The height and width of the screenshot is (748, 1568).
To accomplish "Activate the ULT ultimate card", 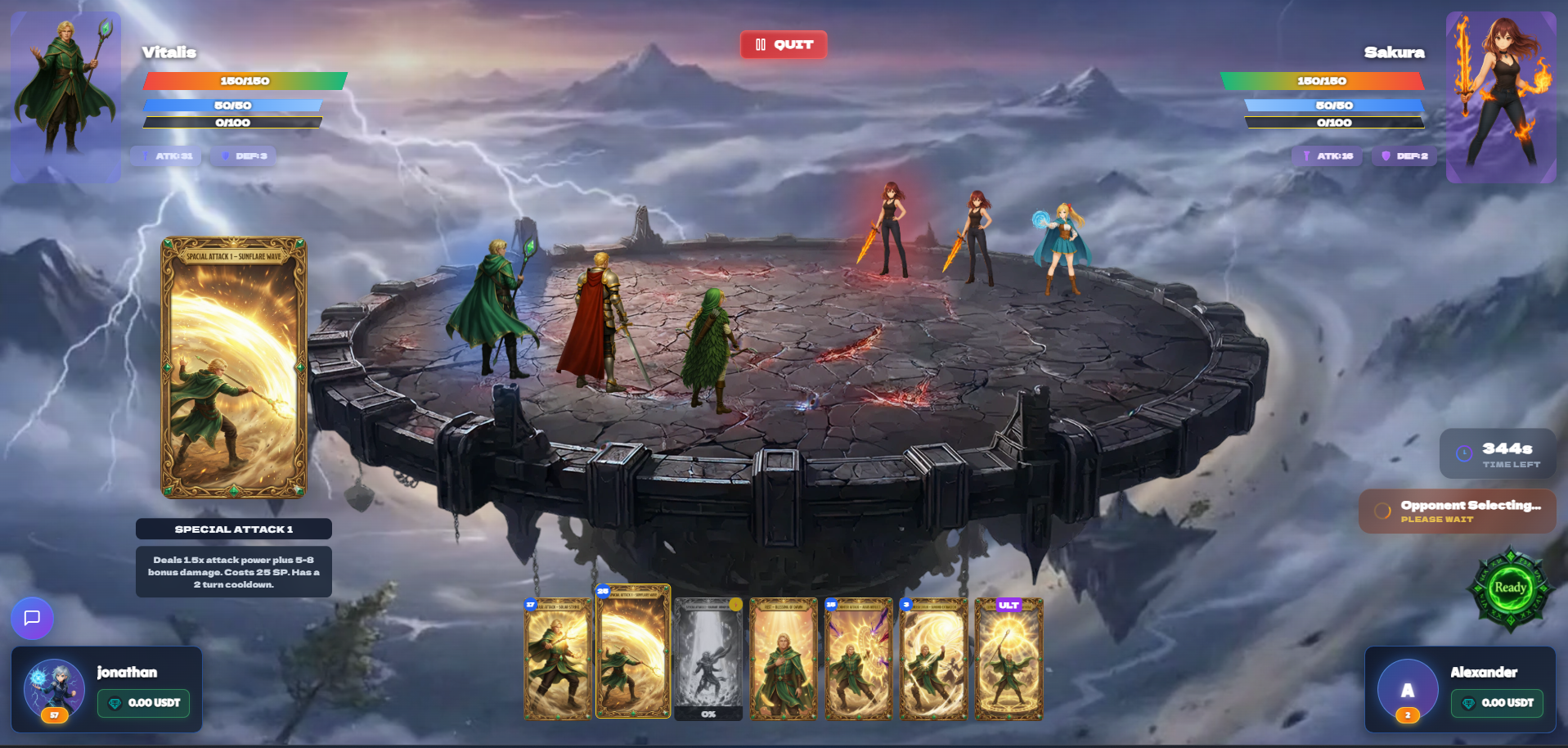I will (x=1009, y=660).
